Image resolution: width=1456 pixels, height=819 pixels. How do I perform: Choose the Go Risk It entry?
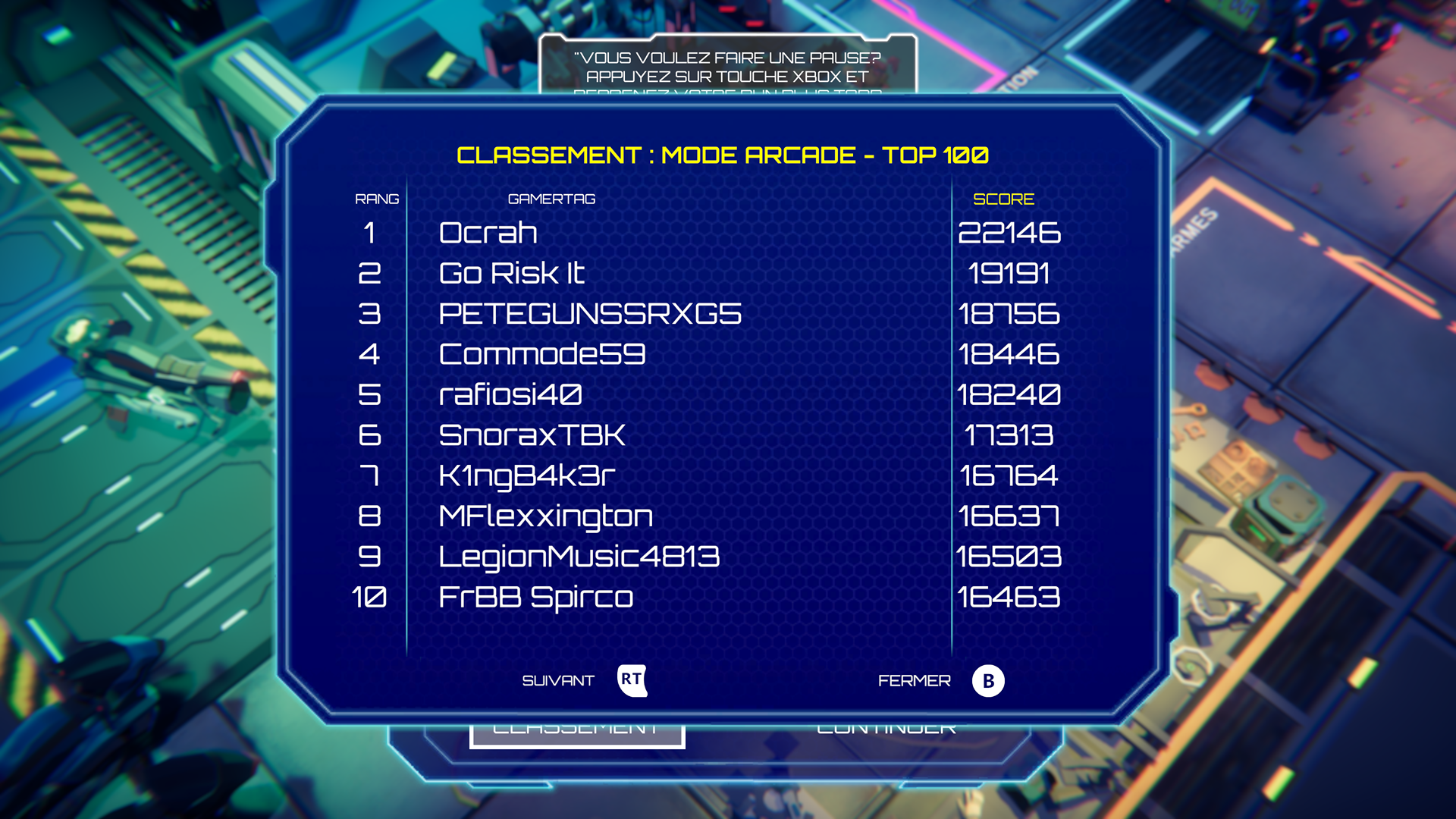click(511, 273)
